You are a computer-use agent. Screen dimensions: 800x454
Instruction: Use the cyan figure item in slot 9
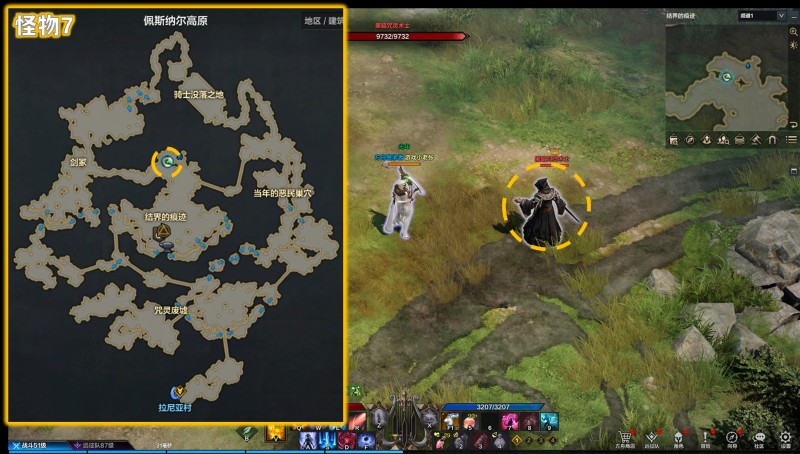(x=548, y=420)
